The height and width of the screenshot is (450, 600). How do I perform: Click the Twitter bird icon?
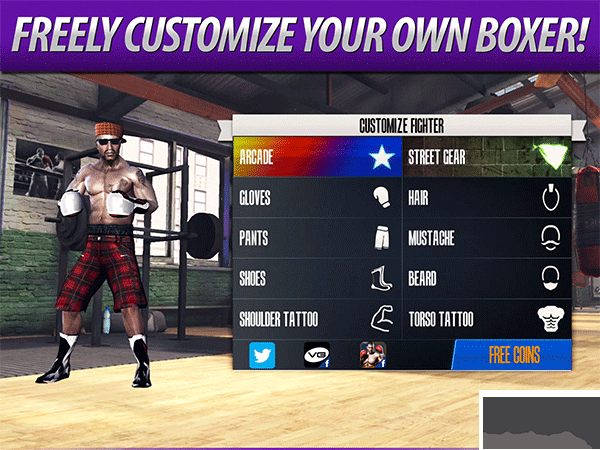(x=262, y=356)
